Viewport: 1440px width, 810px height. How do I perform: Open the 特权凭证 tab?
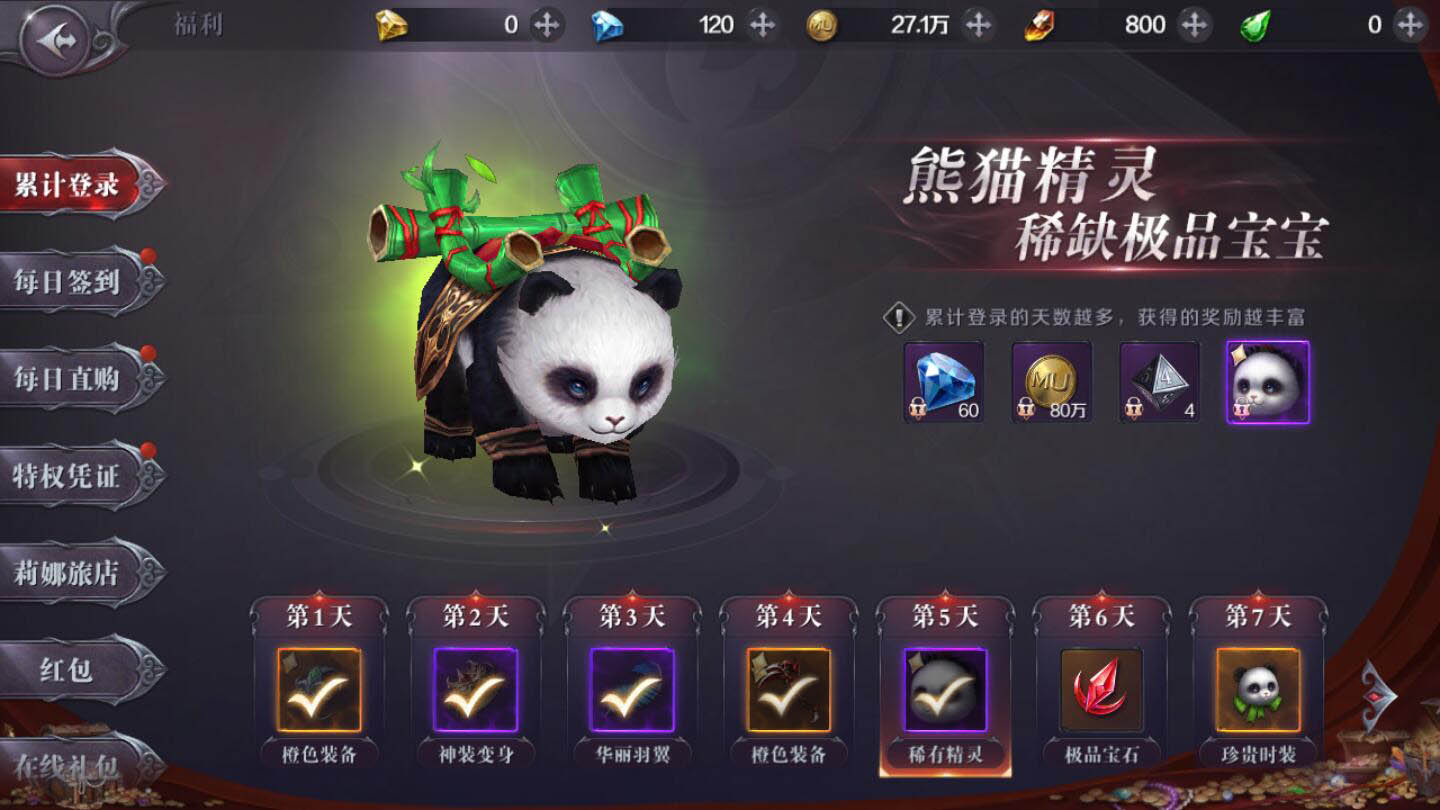pyautogui.click(x=70, y=476)
